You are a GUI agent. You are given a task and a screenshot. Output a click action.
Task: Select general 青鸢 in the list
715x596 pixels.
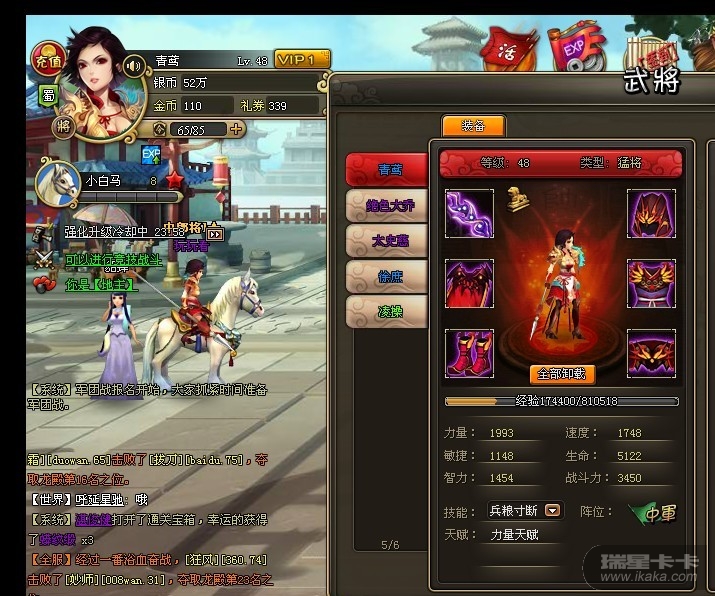tap(386, 169)
